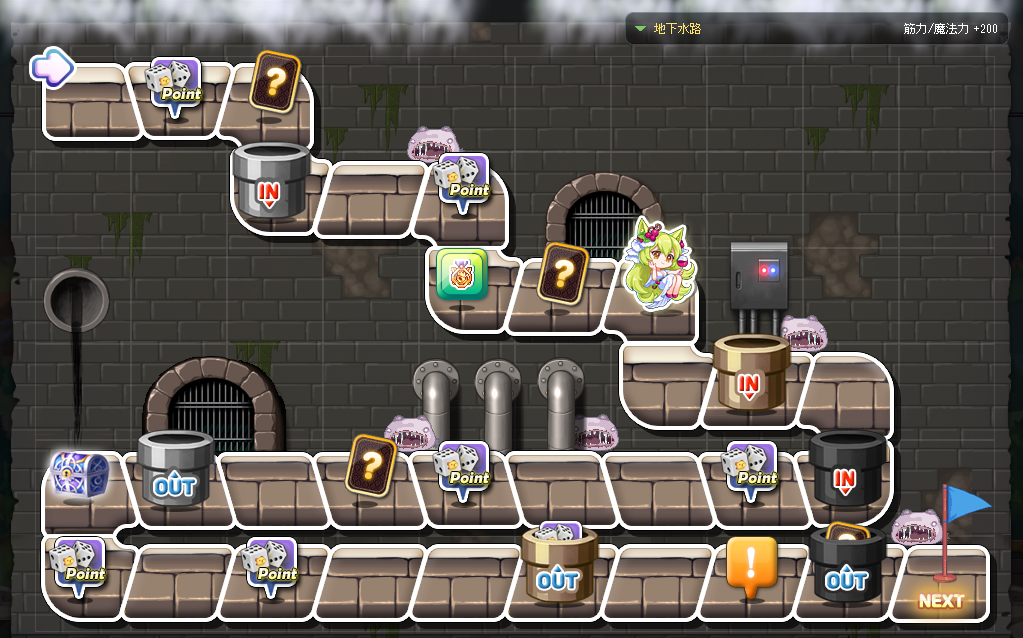Screen dimensions: 1023x638
Task: Select the brown OUT pipe
Action: [558, 567]
